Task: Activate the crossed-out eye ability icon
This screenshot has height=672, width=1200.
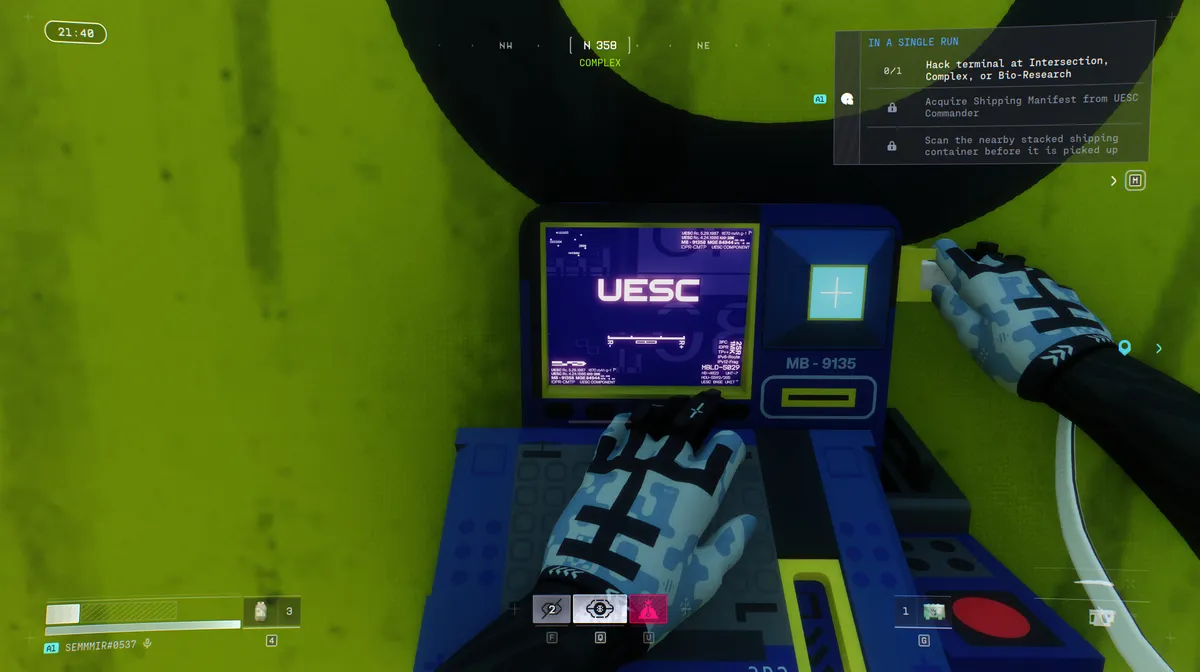Action: 551,608
